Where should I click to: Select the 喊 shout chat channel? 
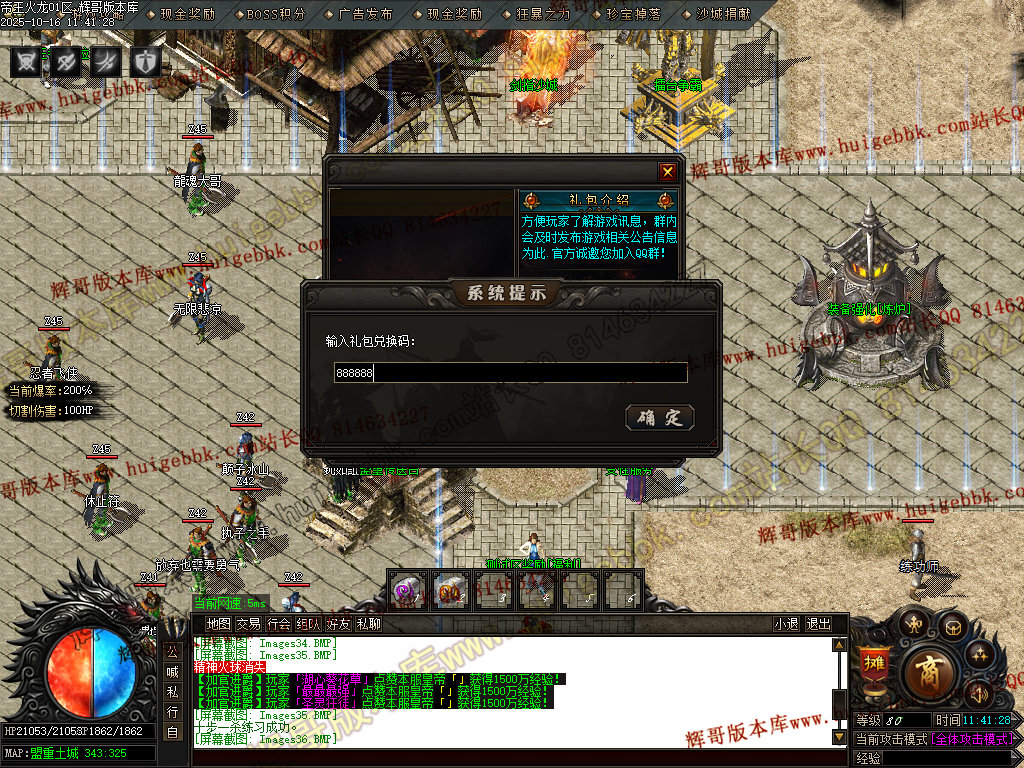(172, 671)
